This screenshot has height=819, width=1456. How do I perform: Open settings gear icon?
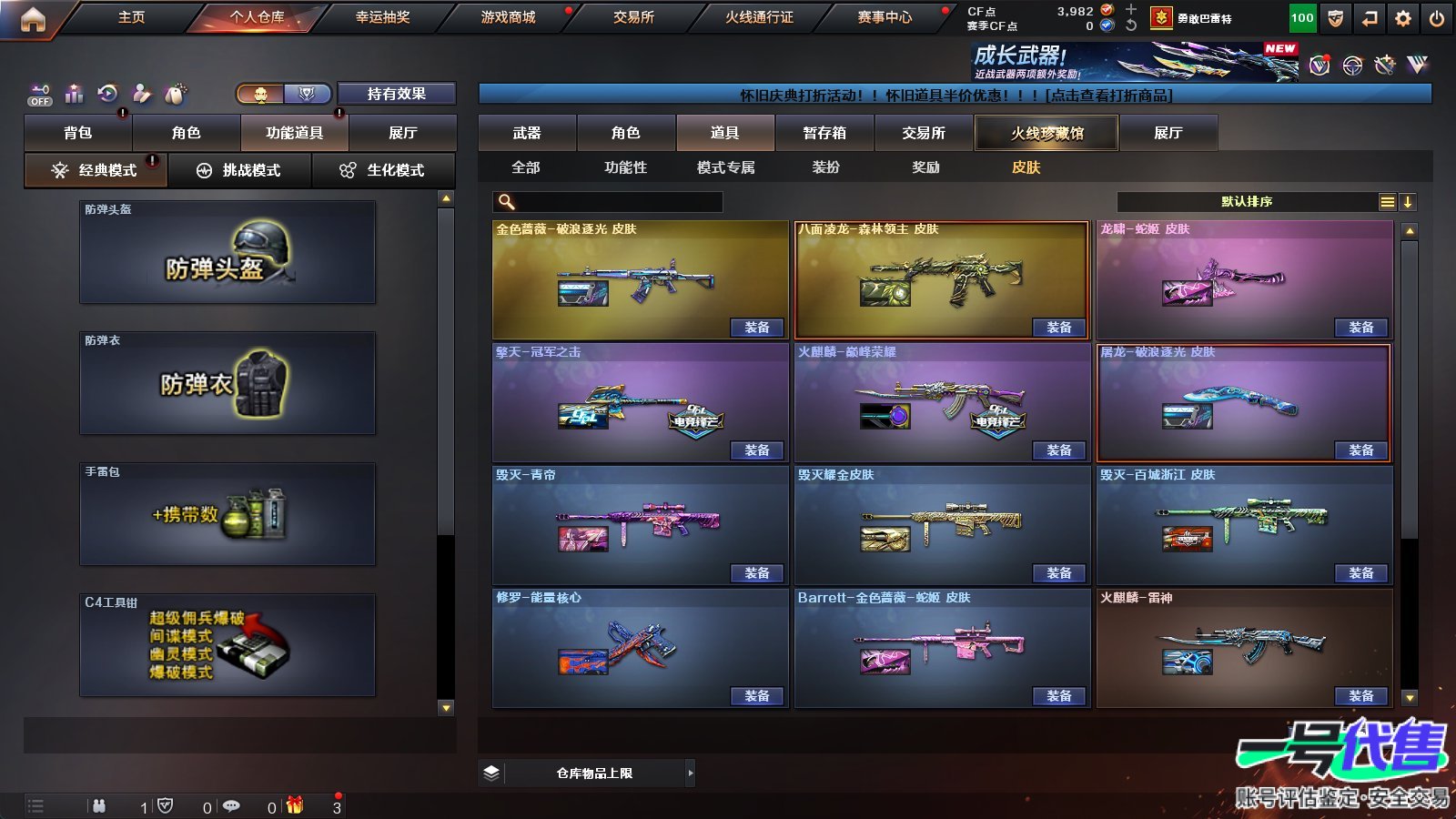[1403, 18]
